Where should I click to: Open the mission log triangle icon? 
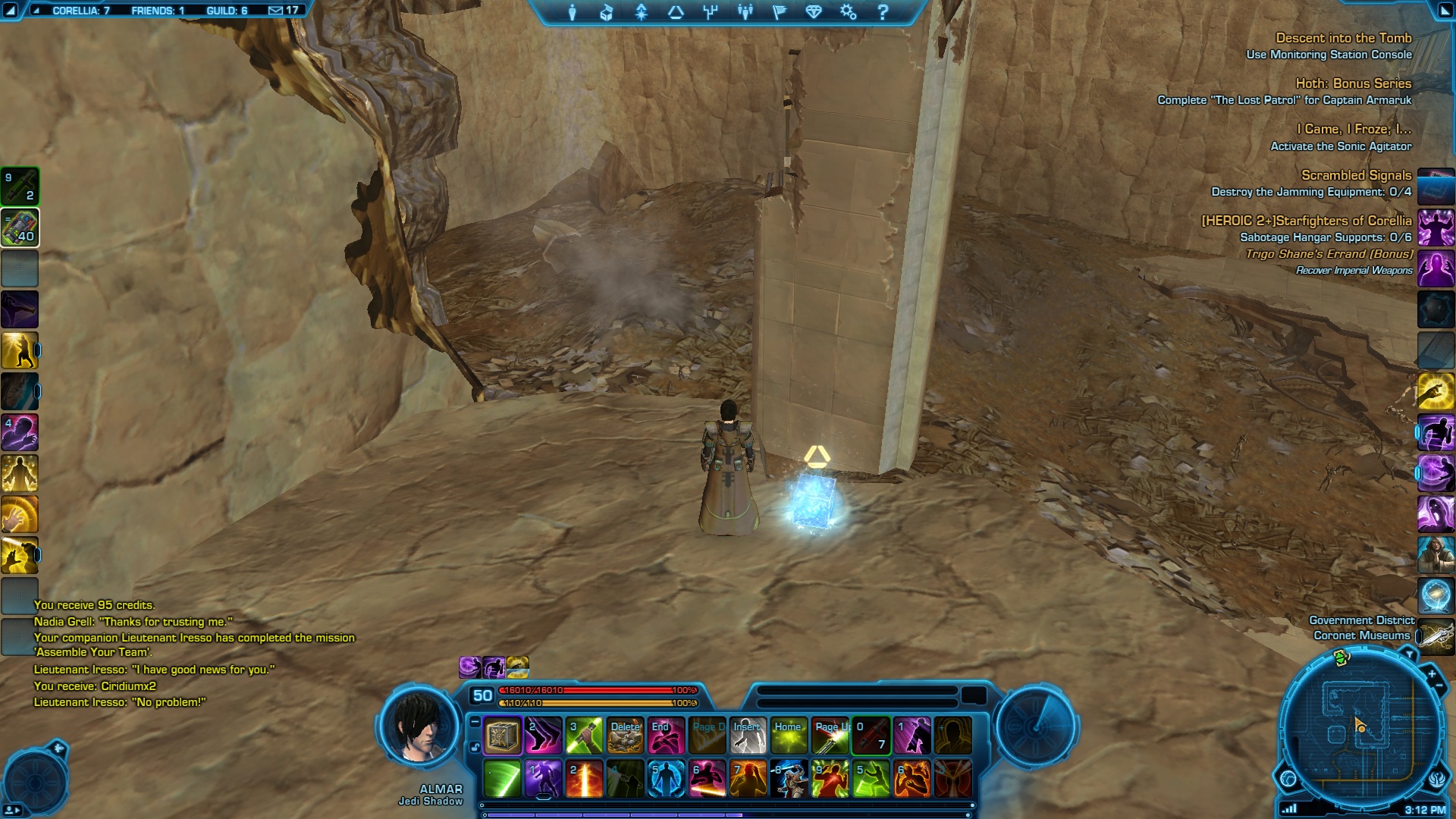(676, 12)
